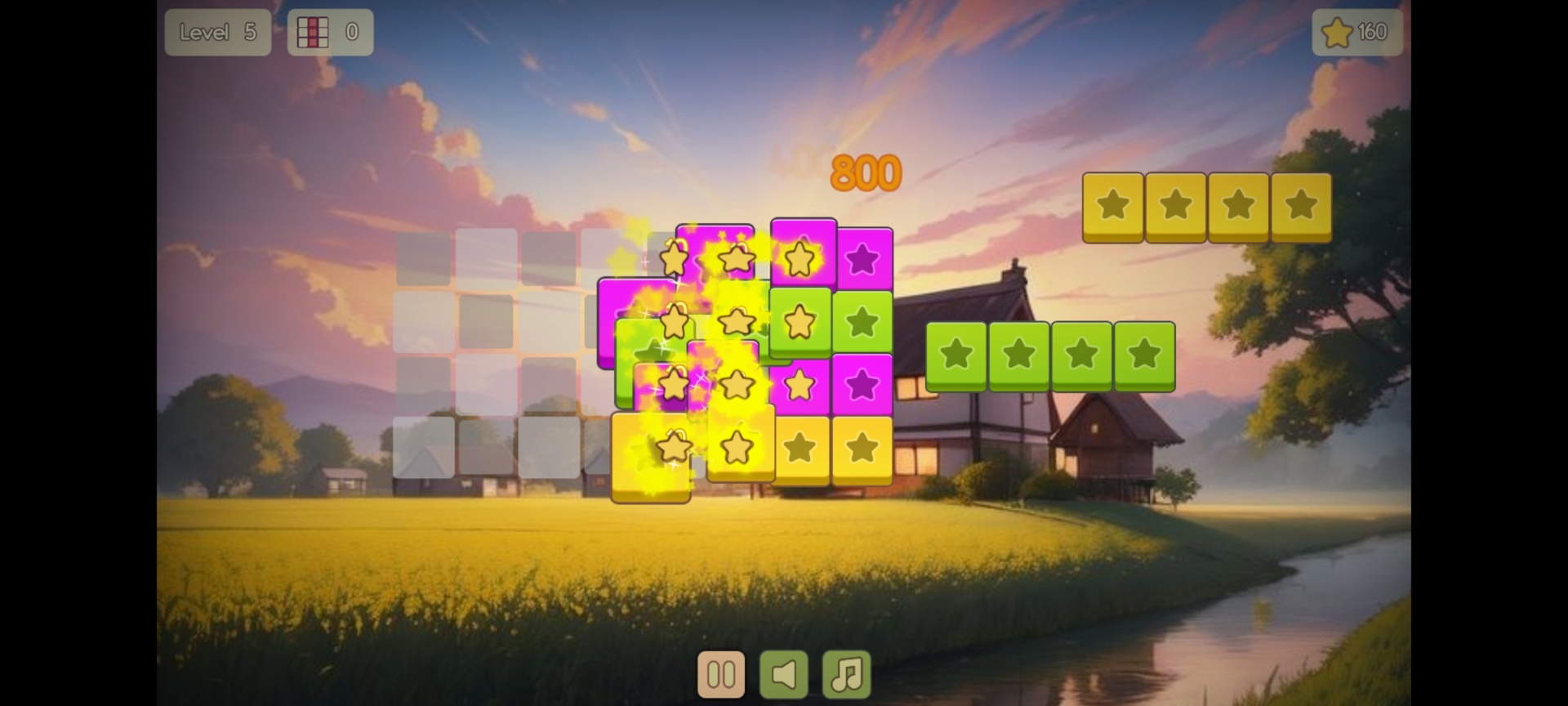Toggle the music note button
The image size is (1568, 706).
pyautogui.click(x=847, y=674)
